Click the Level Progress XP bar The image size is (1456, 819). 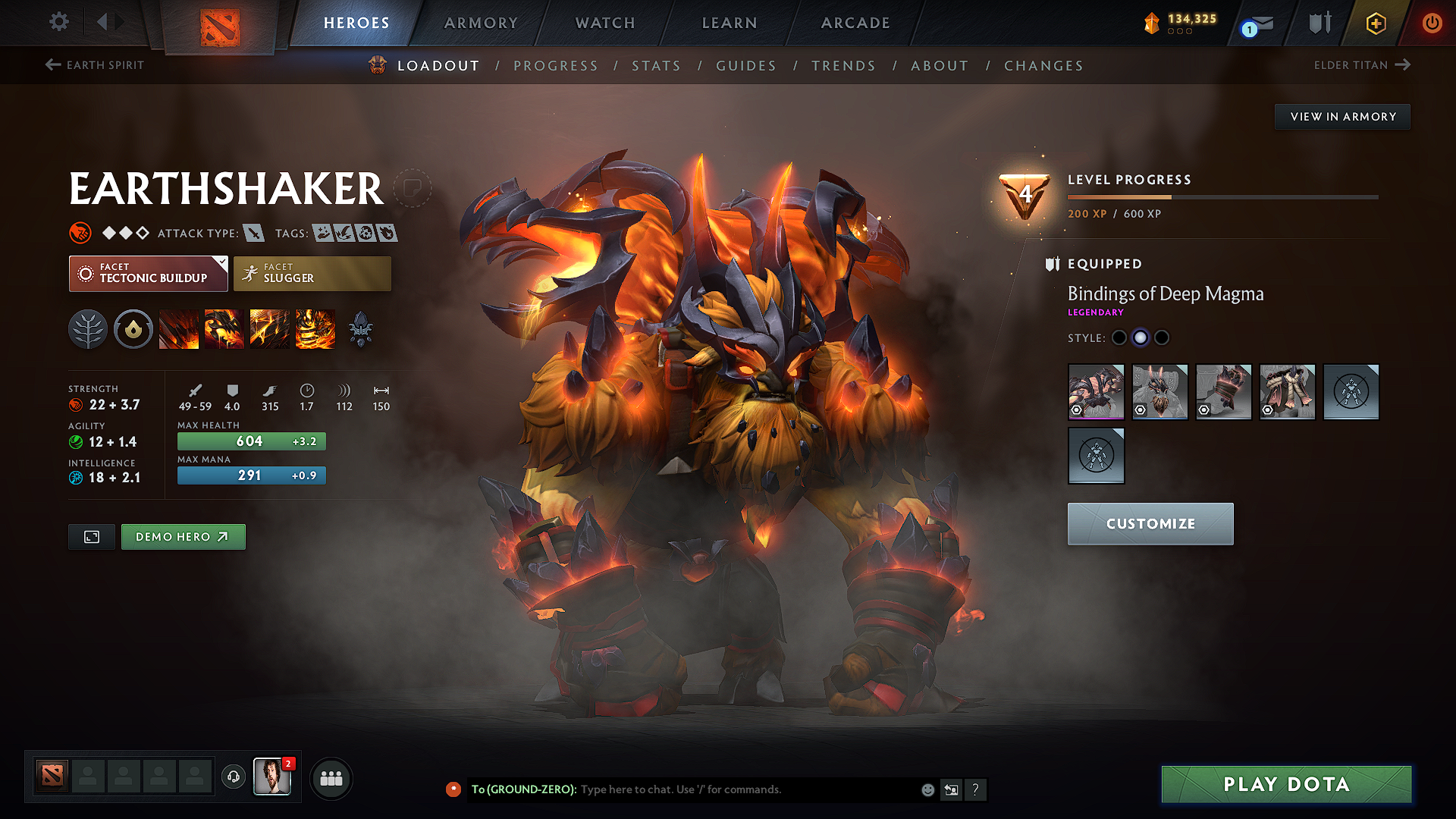click(x=1221, y=196)
